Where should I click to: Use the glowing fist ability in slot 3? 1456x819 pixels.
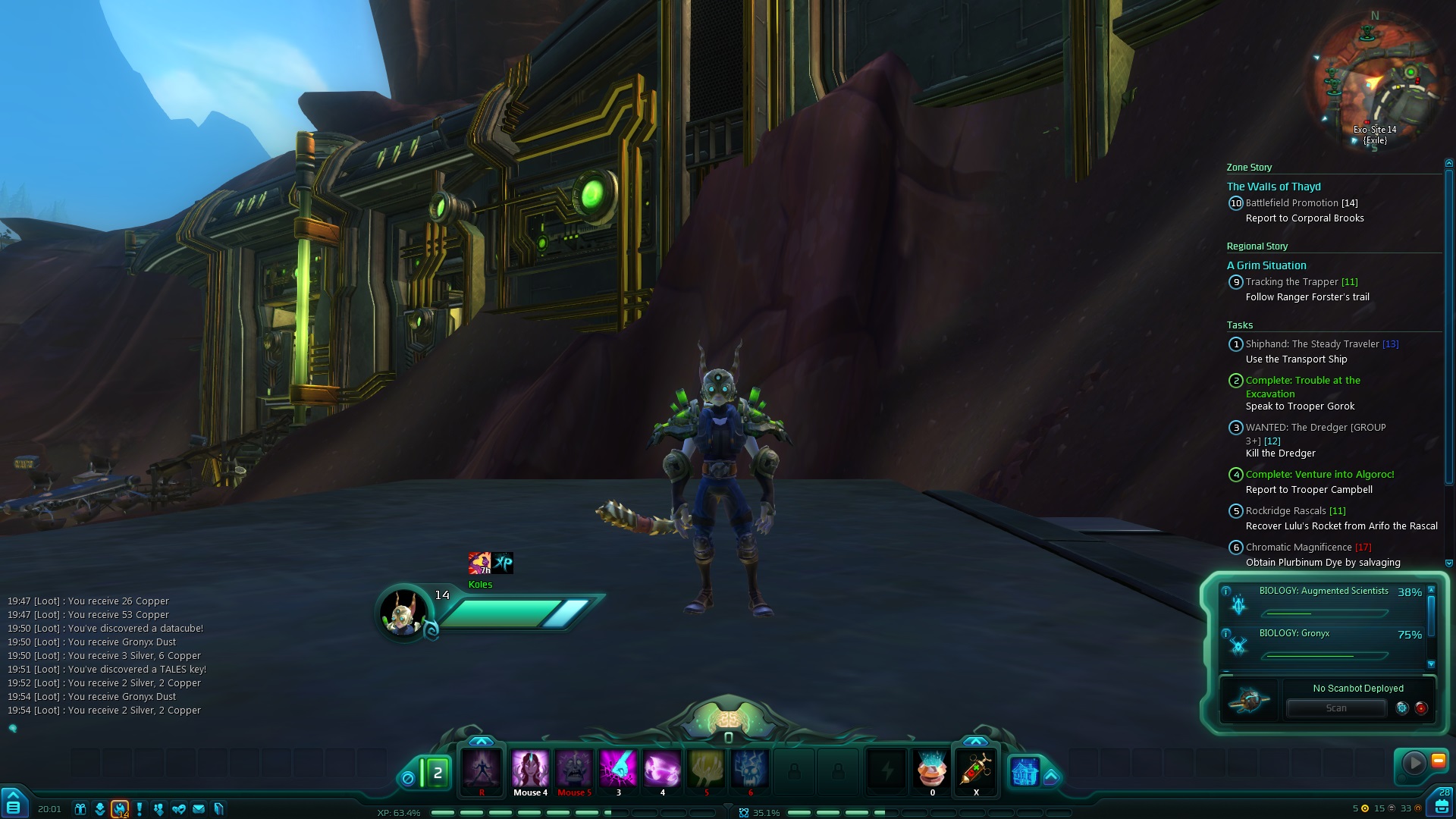[618, 770]
